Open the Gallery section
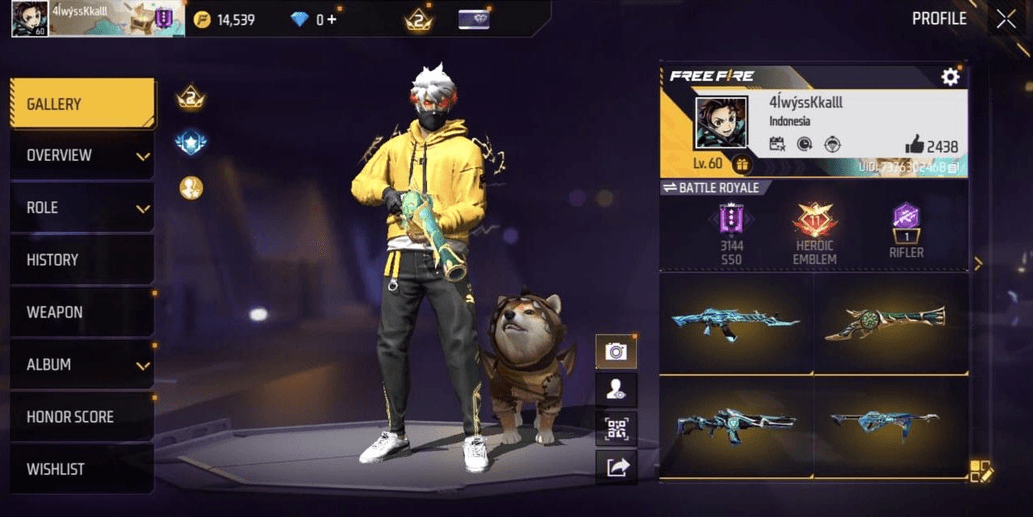The image size is (1033, 517). coord(82,104)
